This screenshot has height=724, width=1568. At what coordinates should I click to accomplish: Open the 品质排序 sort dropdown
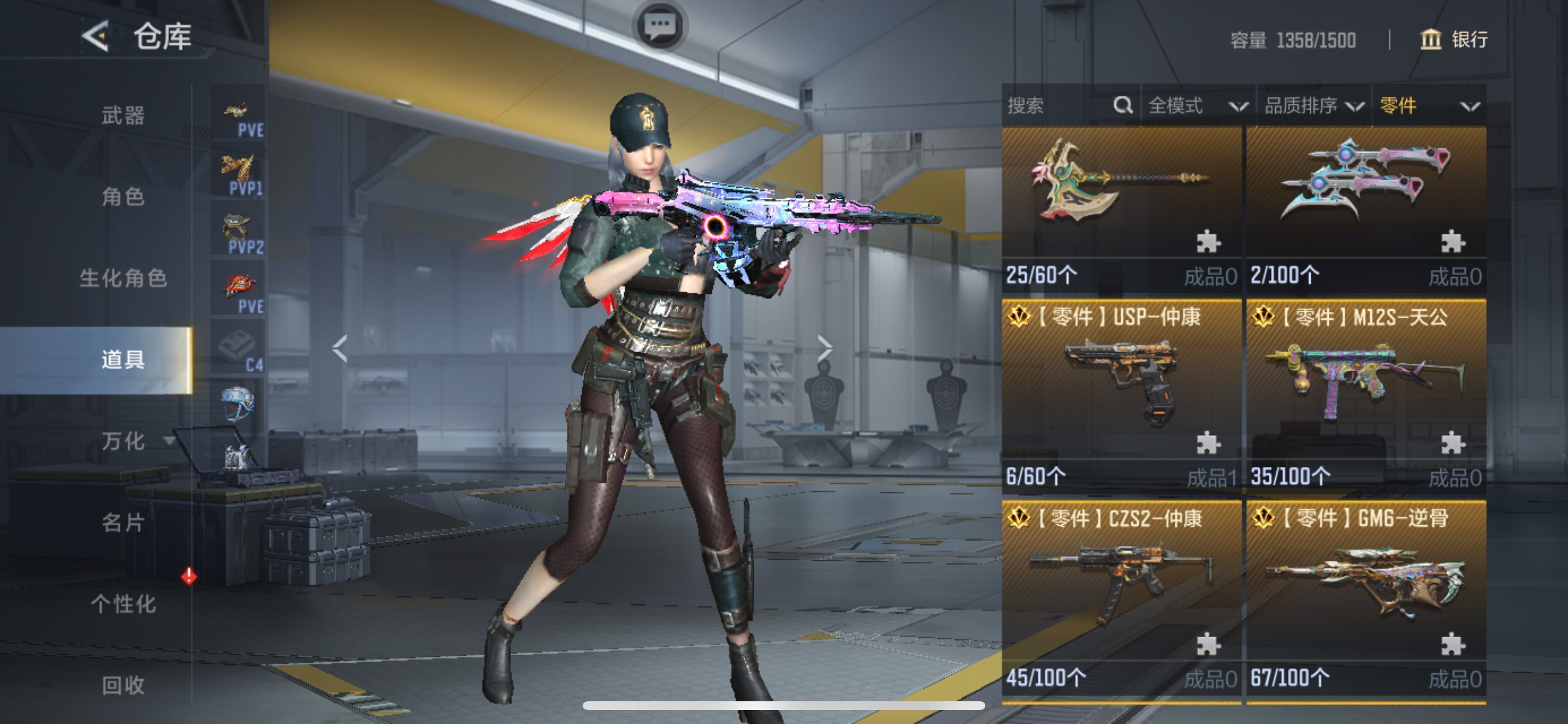(1314, 106)
